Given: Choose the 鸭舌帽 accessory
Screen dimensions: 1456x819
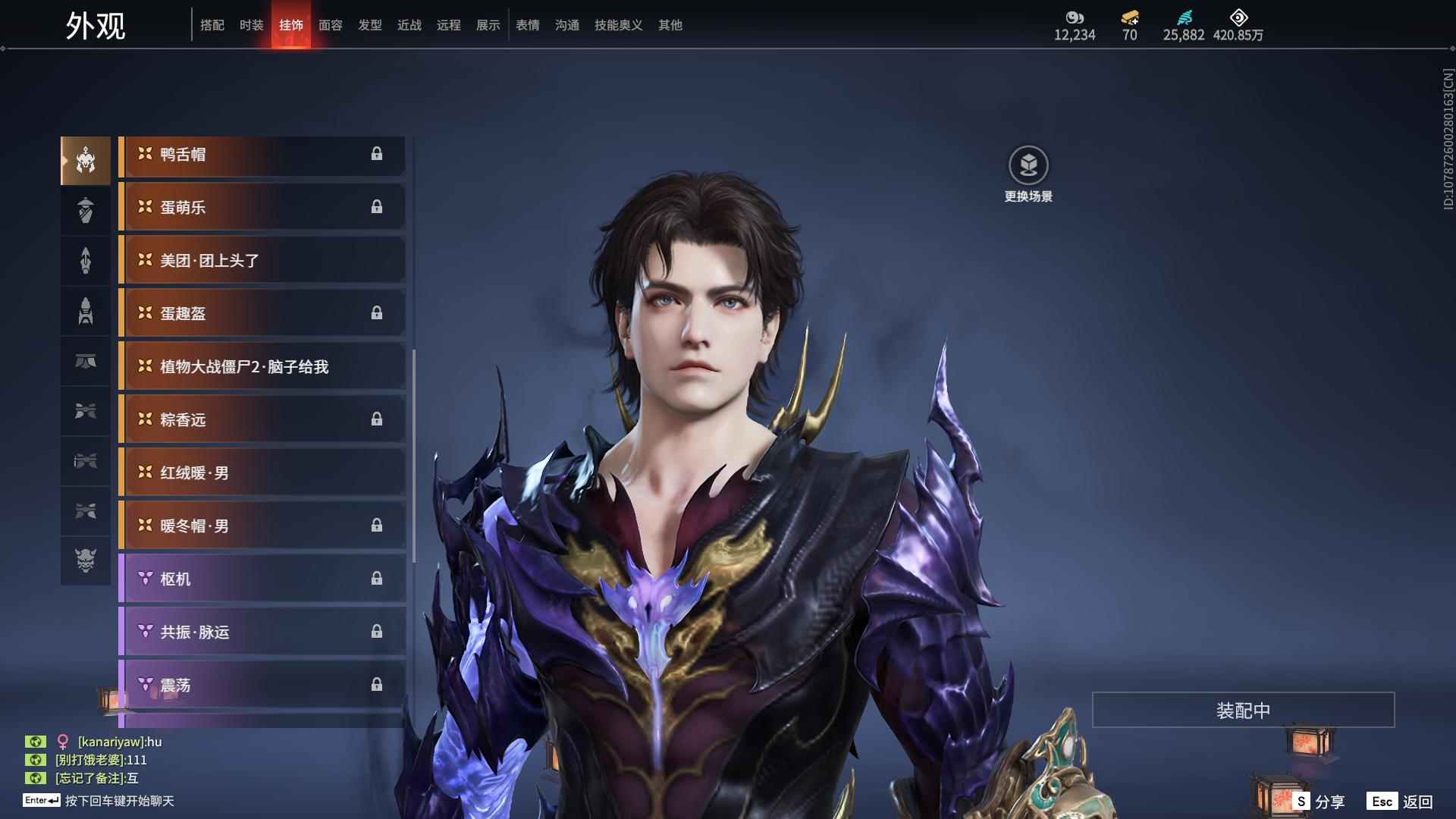Looking at the screenshot, I should (x=262, y=155).
